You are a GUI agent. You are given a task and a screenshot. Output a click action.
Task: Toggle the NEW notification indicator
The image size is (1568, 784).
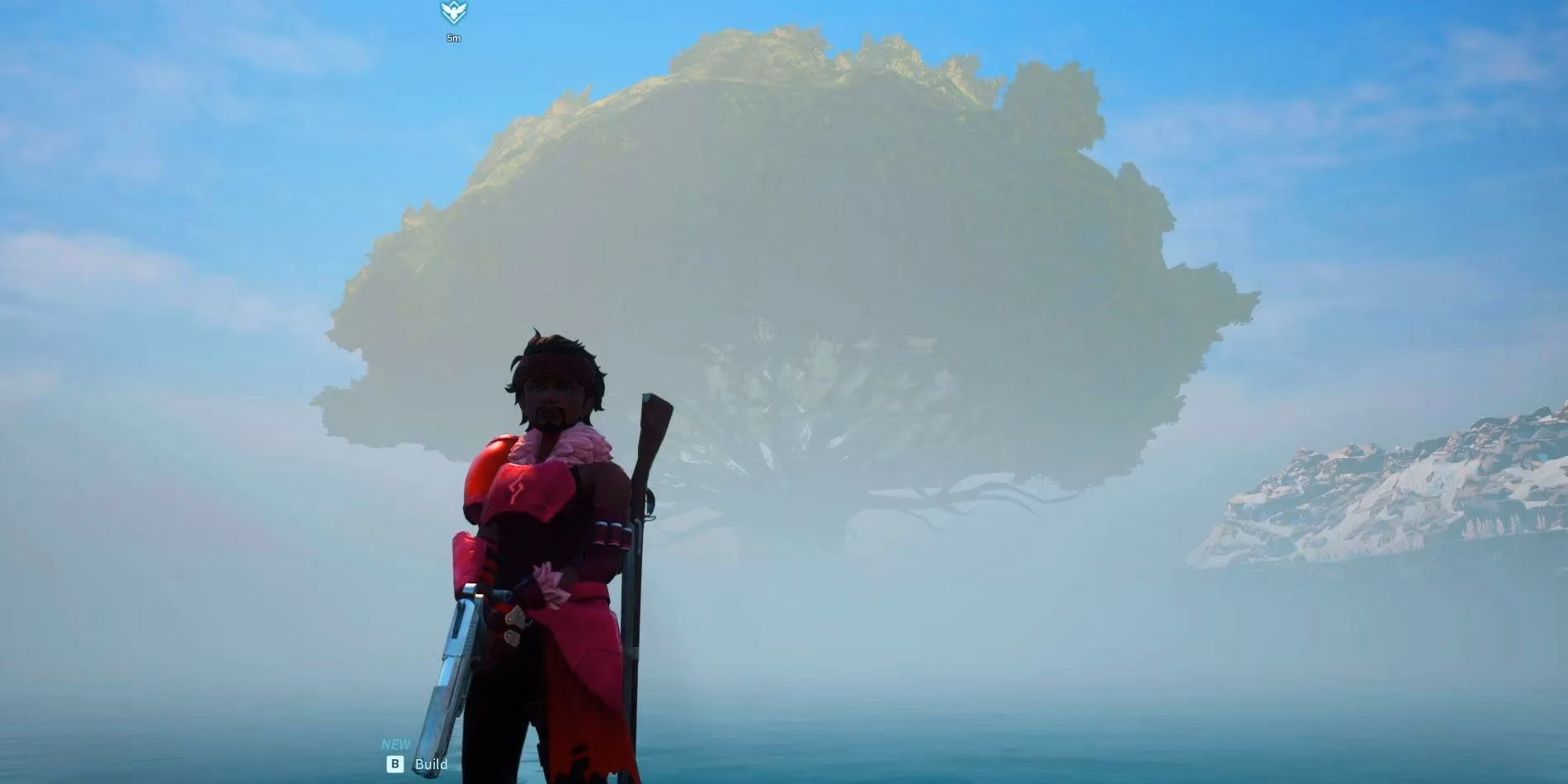click(x=394, y=744)
